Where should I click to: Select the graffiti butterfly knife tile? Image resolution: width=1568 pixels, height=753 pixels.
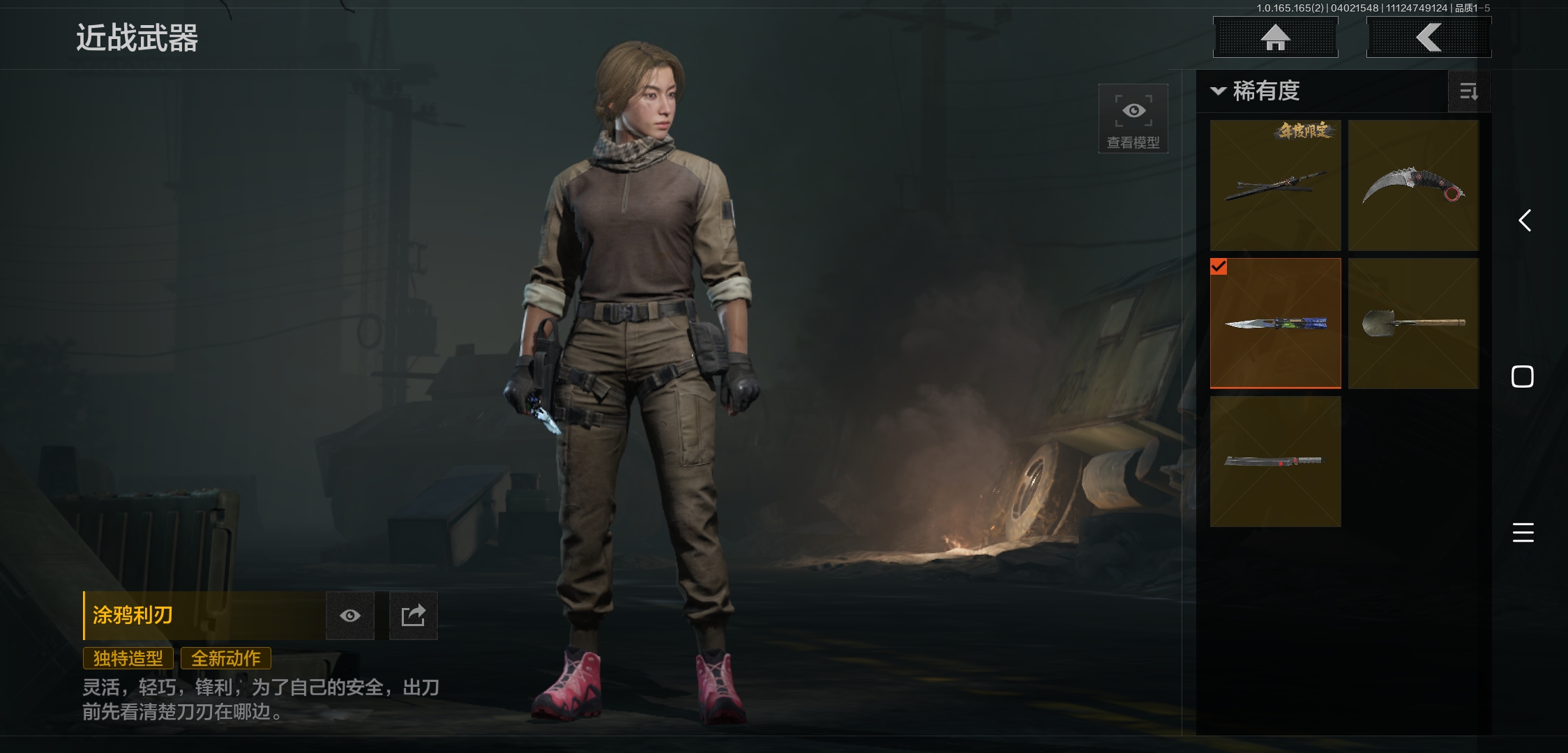1275,324
